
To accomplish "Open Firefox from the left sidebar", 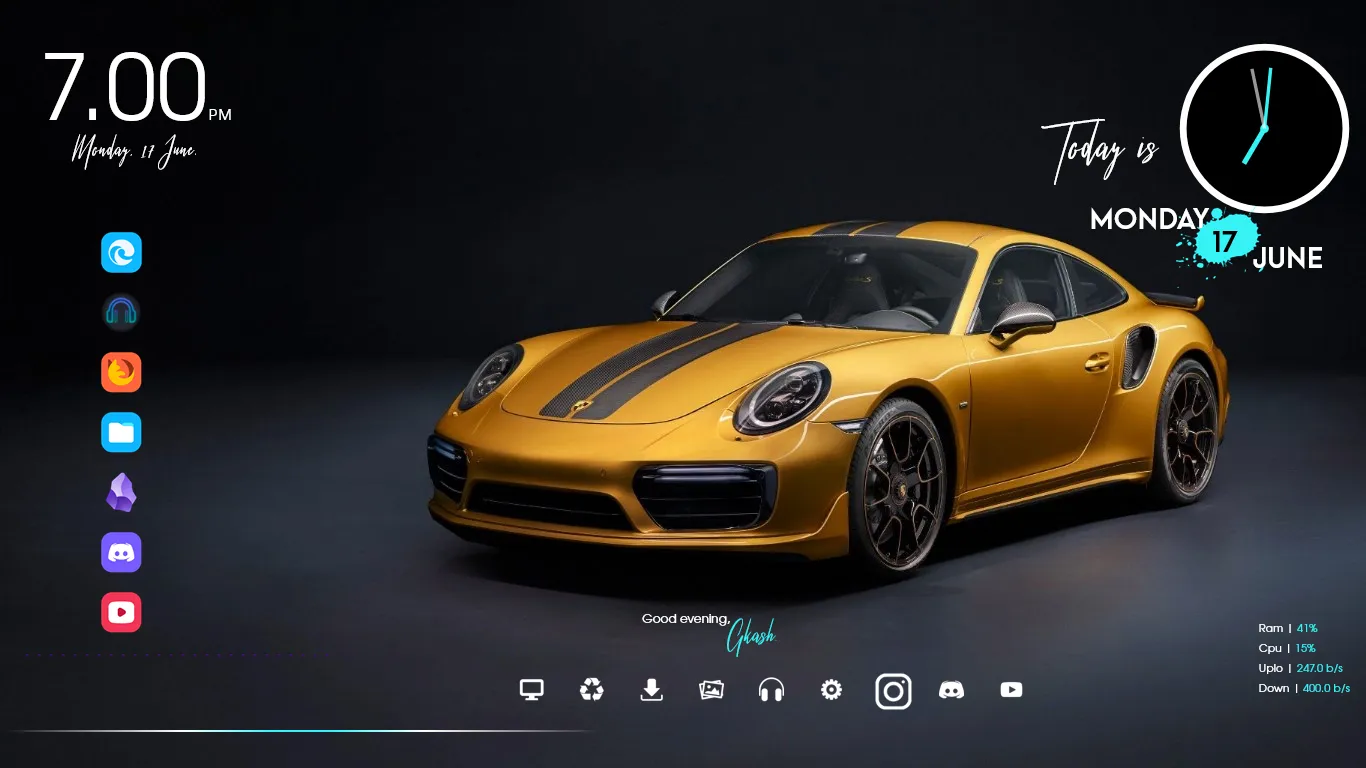I will tap(121, 372).
